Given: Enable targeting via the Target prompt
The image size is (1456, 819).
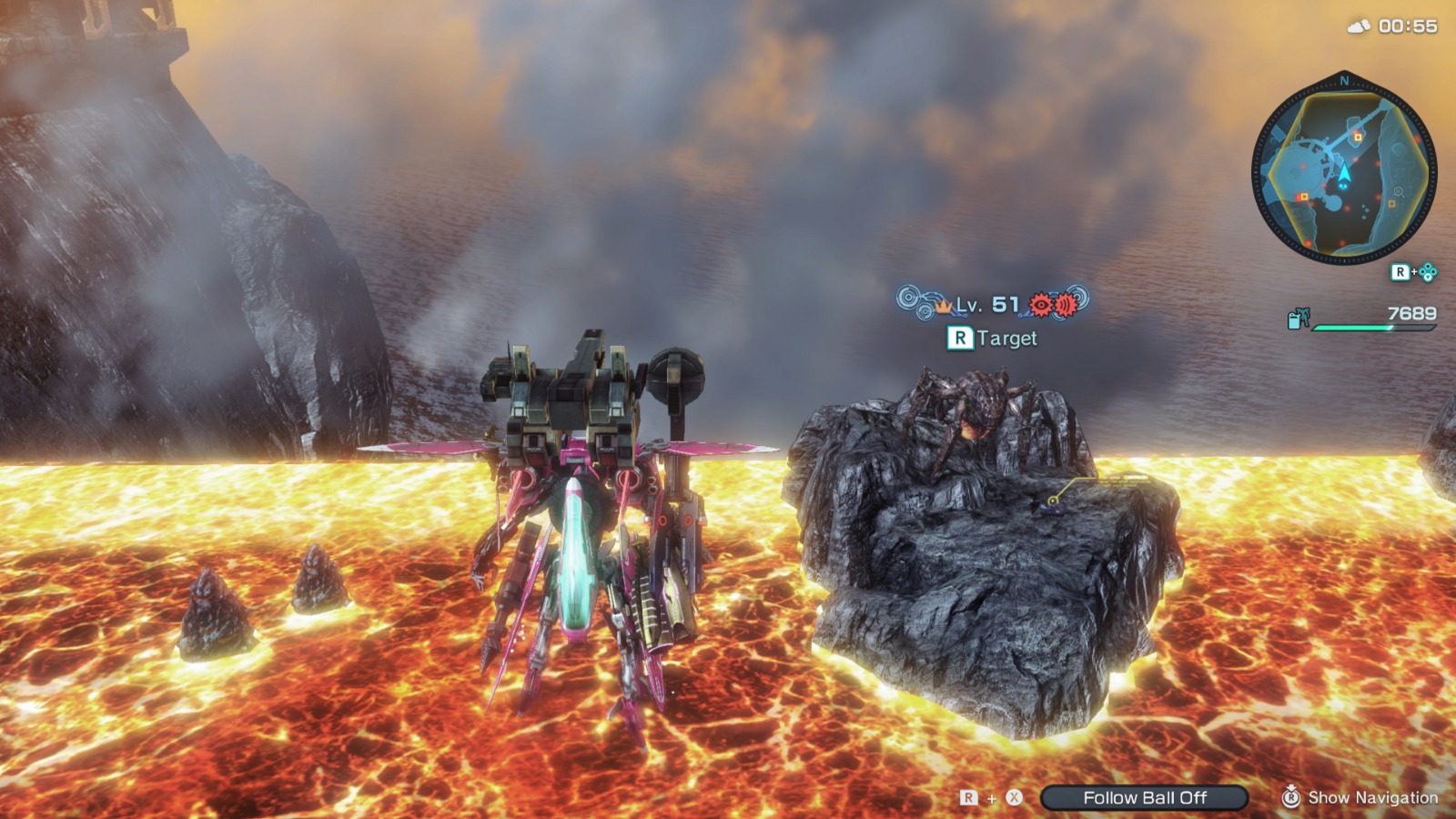Looking at the screenshot, I should (1006, 338).
